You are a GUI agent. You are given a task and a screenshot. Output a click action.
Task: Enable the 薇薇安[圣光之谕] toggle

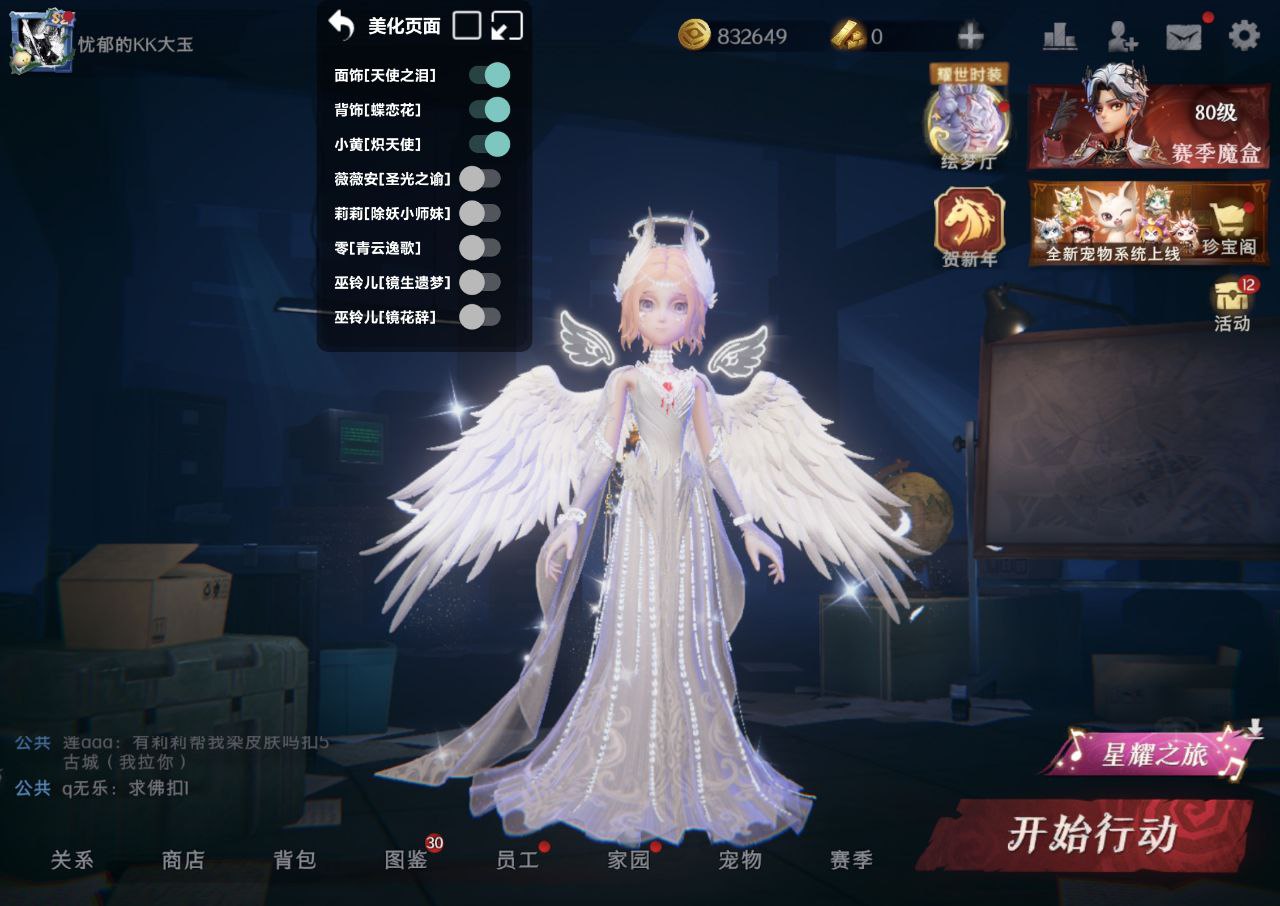pos(479,179)
